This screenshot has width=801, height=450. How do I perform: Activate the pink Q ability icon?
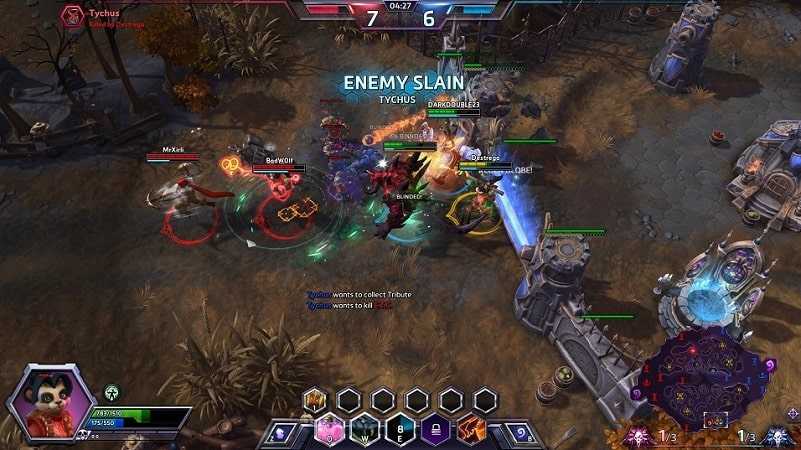click(x=330, y=430)
